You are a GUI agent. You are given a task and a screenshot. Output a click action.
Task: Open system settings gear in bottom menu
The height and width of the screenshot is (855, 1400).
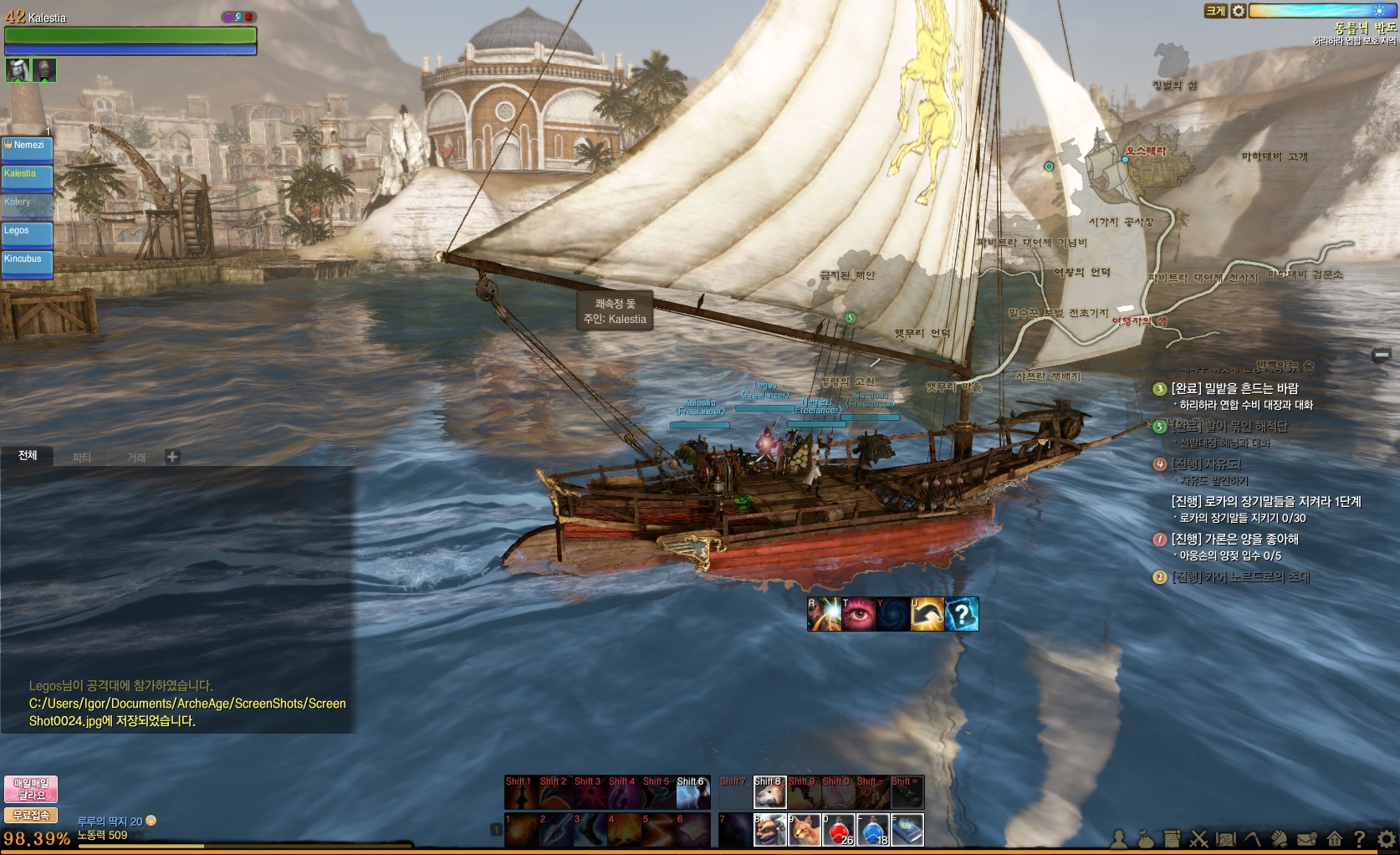coord(1387,838)
